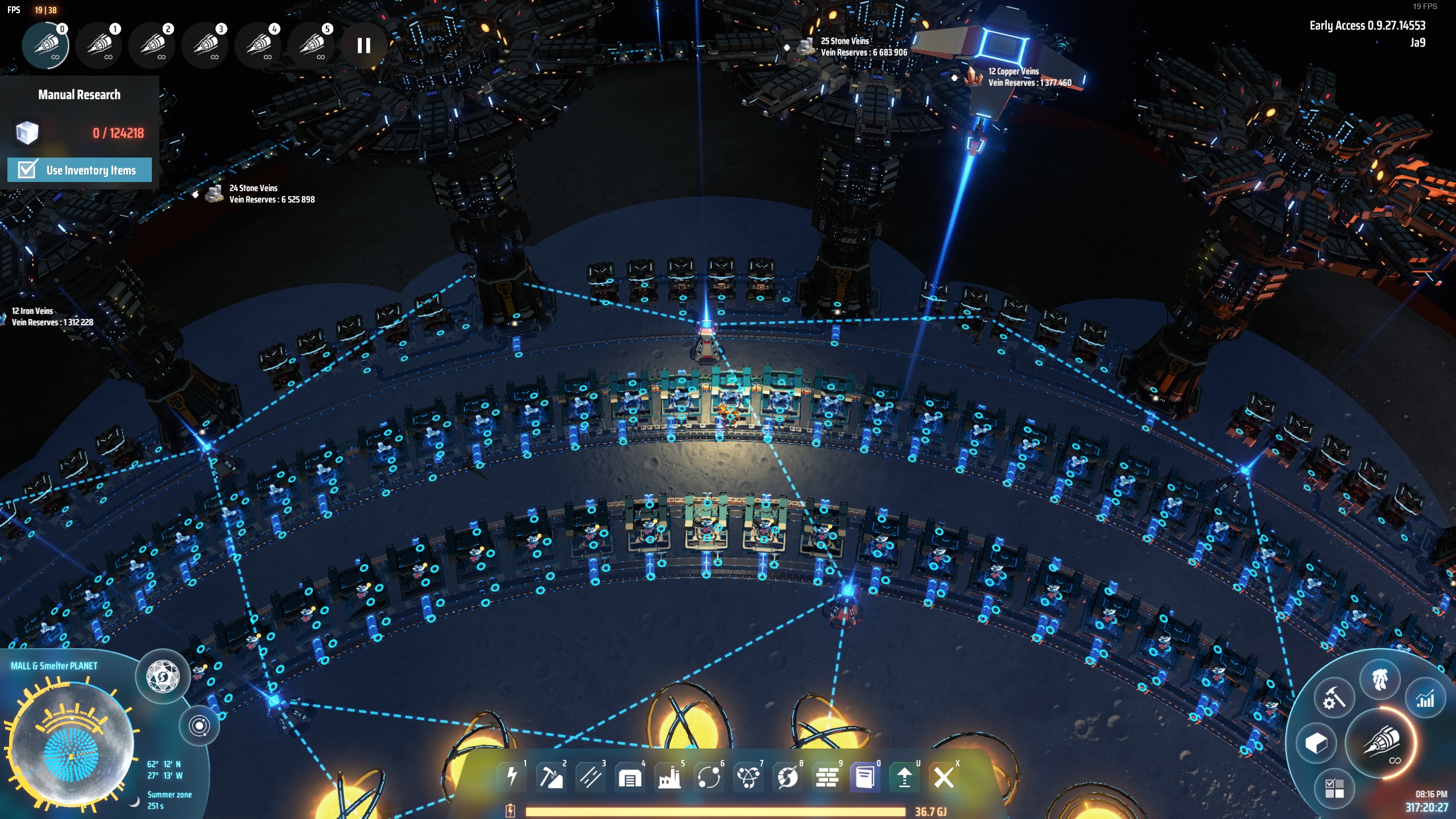Select research queue slot numbered 0
Image resolution: width=1456 pixels, height=819 pixels.
pyautogui.click(x=45, y=45)
